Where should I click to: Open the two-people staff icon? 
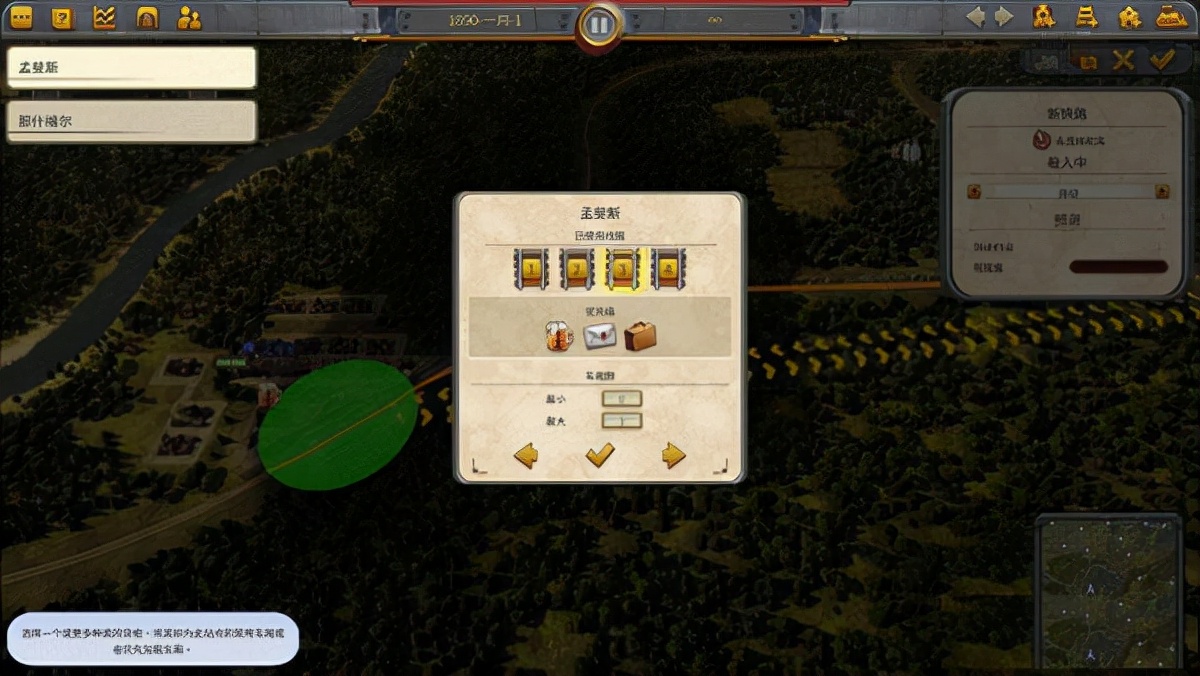point(189,17)
